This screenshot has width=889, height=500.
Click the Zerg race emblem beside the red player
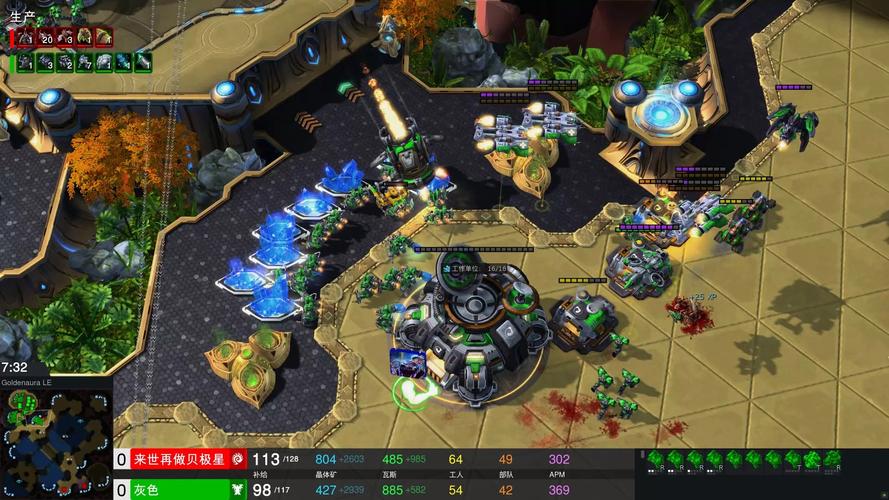coord(238,459)
